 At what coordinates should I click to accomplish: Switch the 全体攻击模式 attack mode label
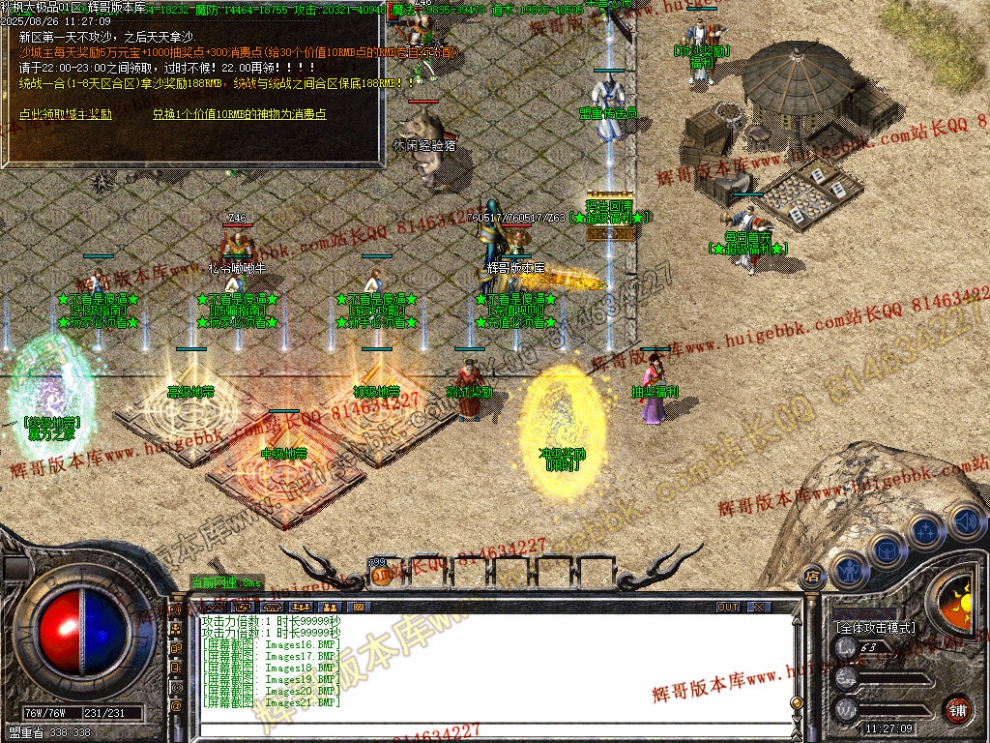pos(874,628)
